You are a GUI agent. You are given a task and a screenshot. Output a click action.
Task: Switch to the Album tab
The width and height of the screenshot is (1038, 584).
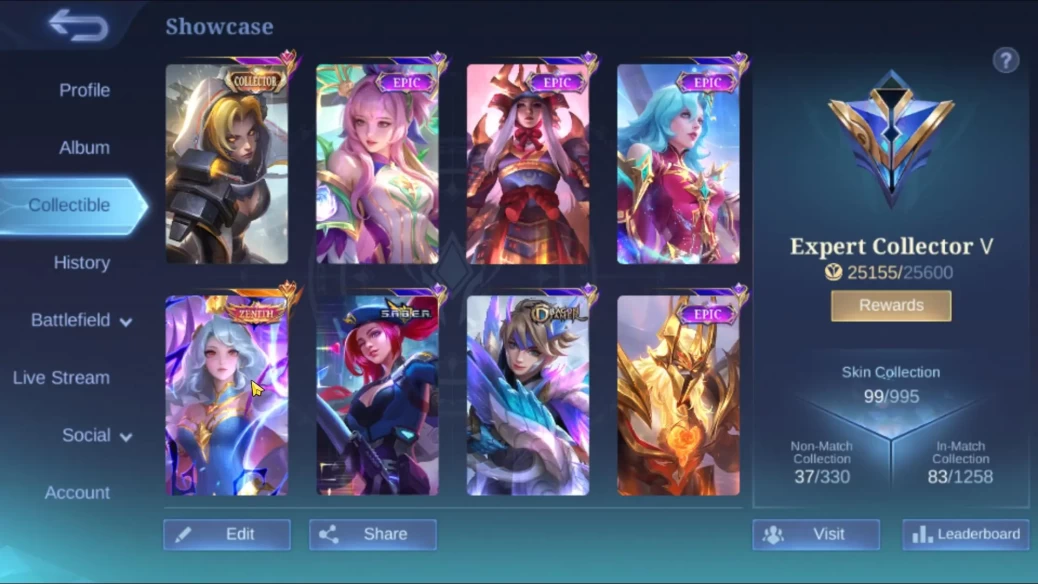point(84,147)
